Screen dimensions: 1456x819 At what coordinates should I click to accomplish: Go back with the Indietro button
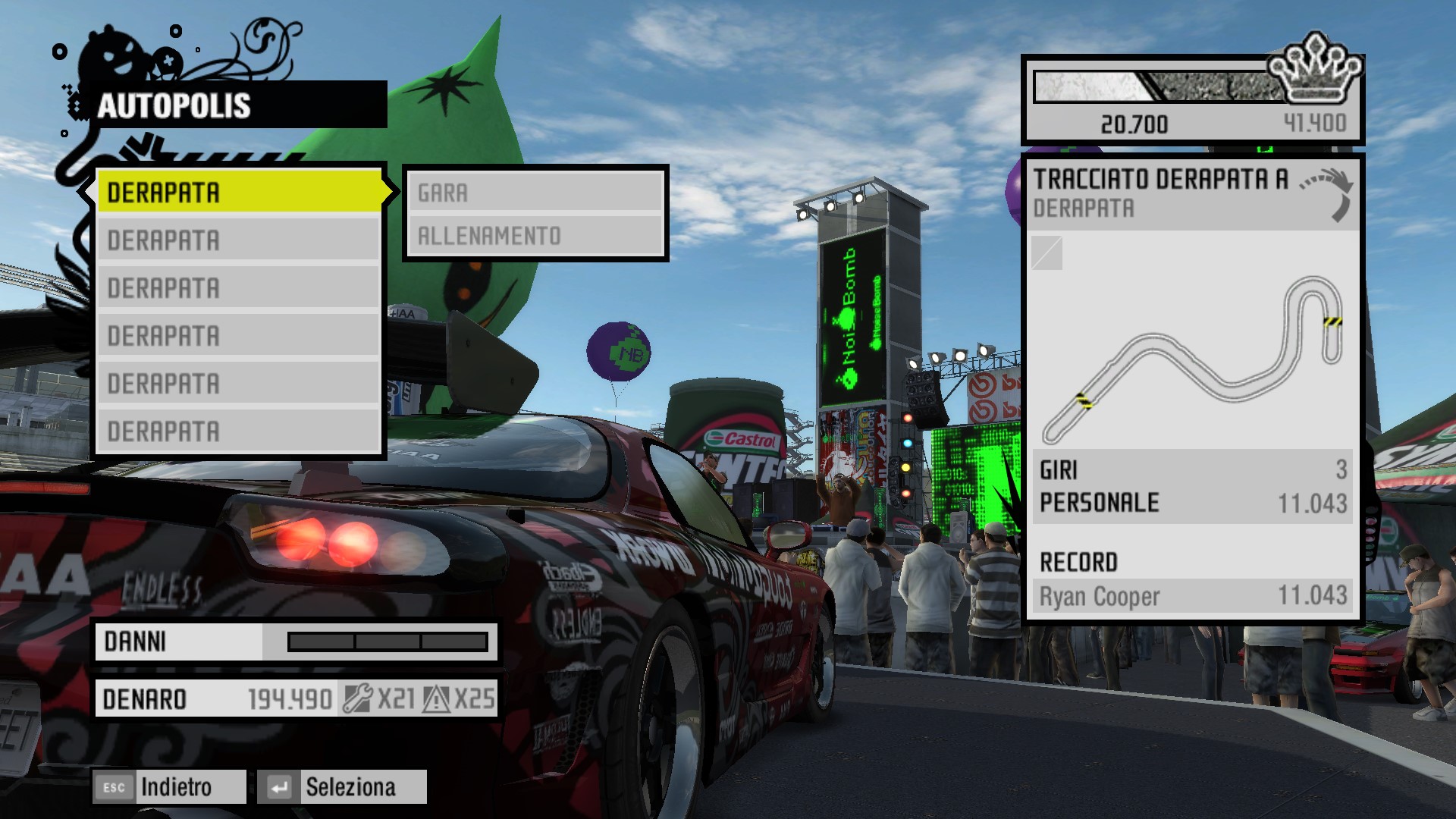coord(170,787)
